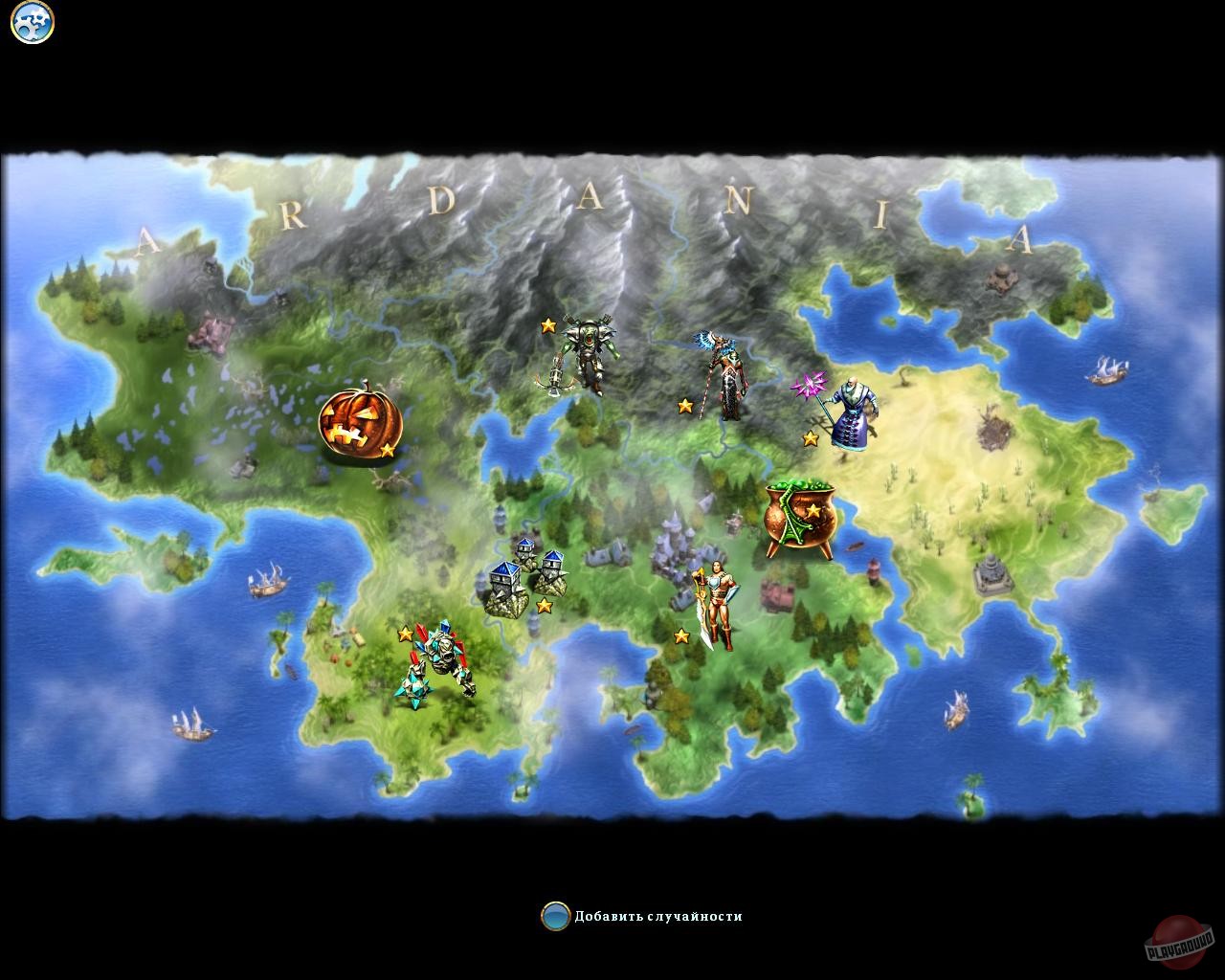Viewport: 1225px width, 980px height.
Task: Enable the Добавить случайности checkbox
Action: click(556, 914)
